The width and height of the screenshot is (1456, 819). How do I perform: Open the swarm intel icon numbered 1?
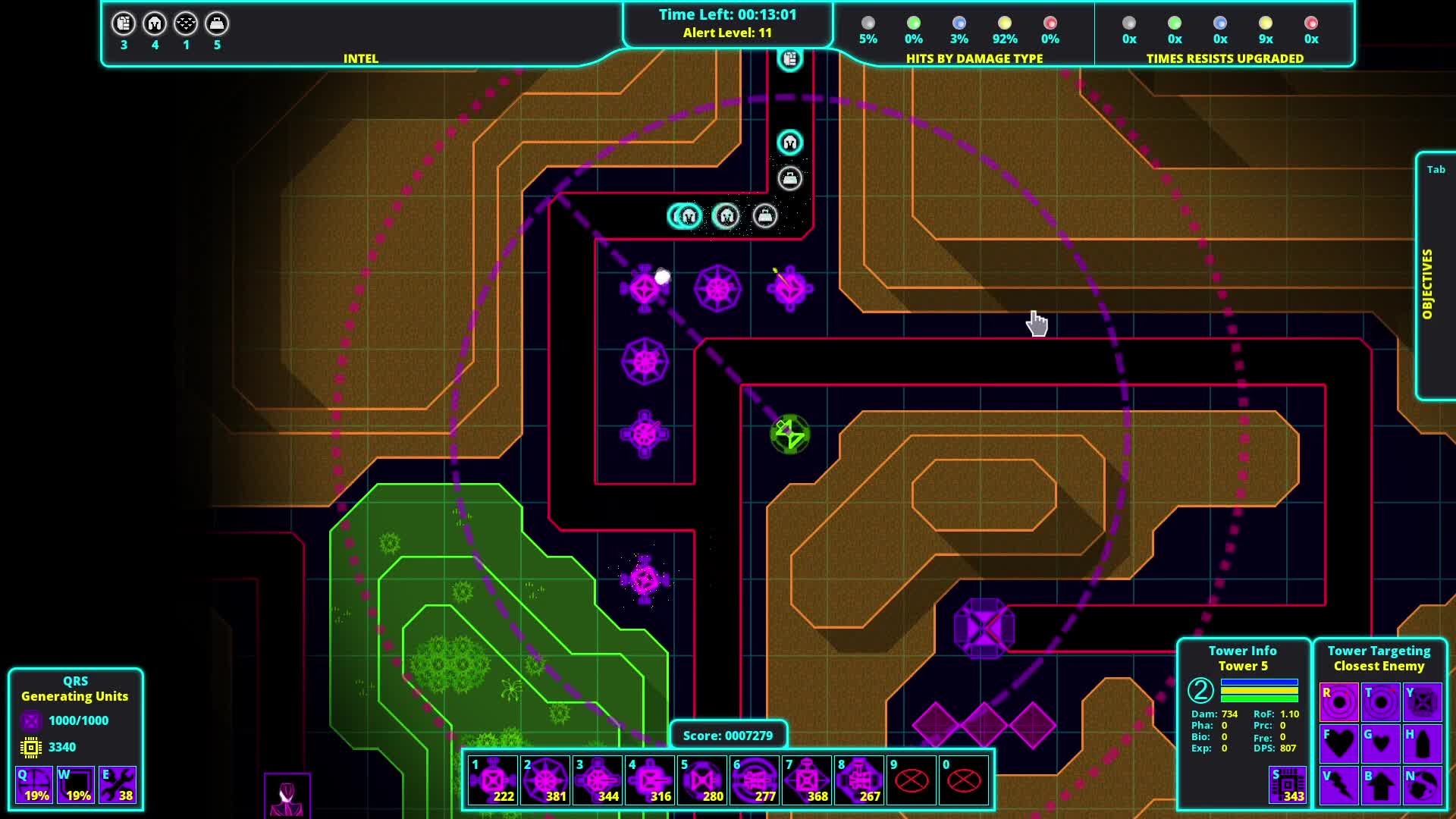(x=186, y=24)
